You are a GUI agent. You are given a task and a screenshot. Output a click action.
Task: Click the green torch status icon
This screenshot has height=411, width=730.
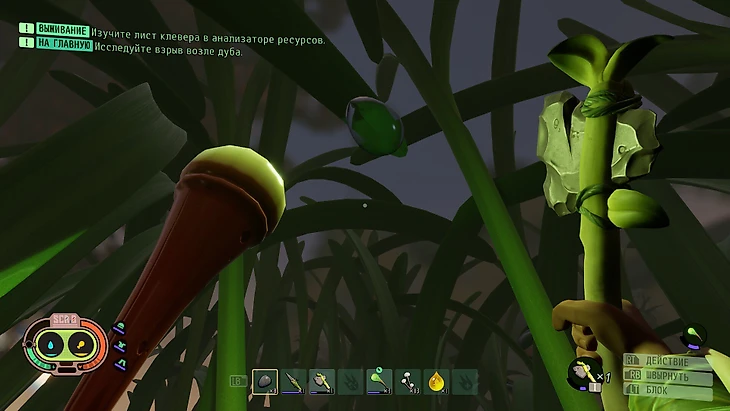[693, 335]
